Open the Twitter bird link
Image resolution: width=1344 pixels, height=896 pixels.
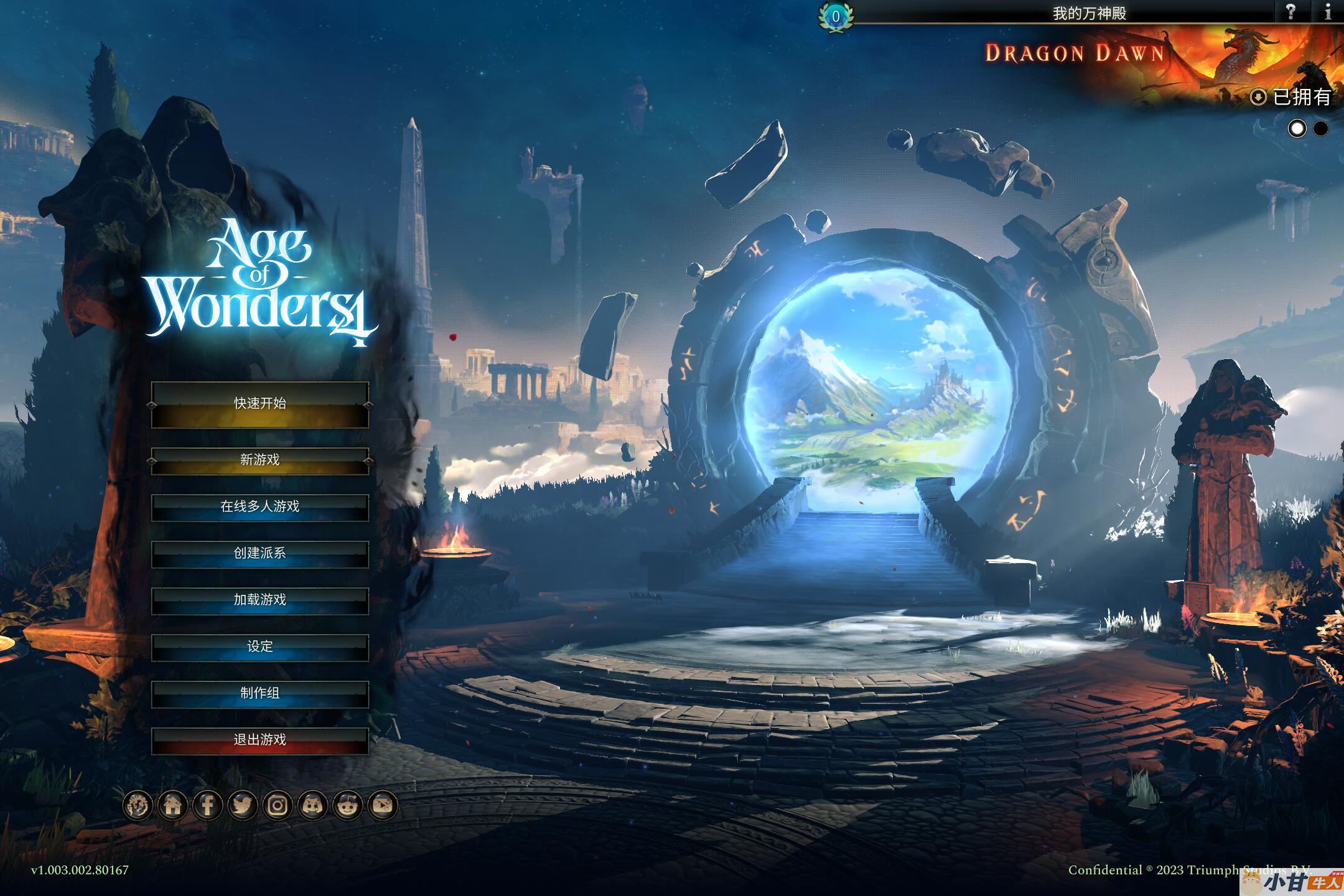tap(243, 806)
